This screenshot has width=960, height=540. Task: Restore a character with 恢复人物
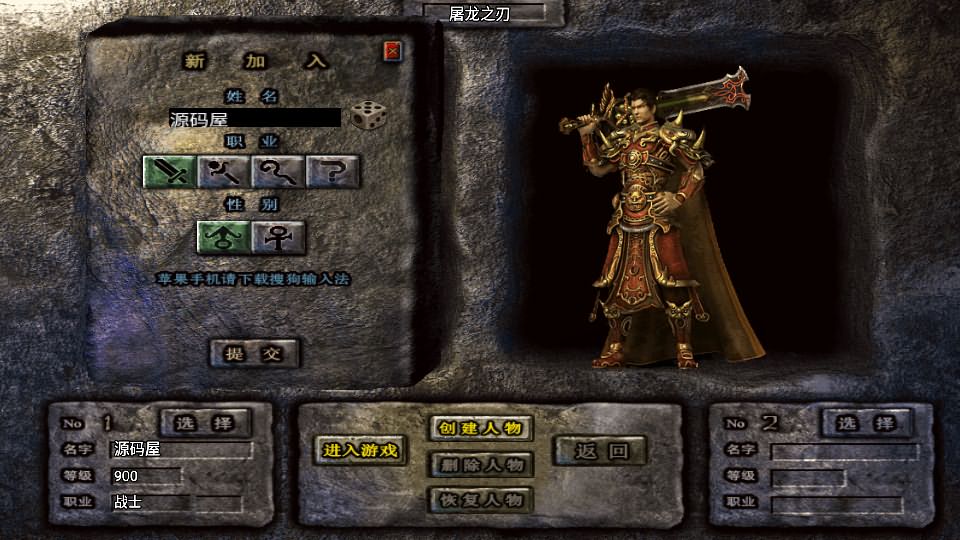pos(479,500)
